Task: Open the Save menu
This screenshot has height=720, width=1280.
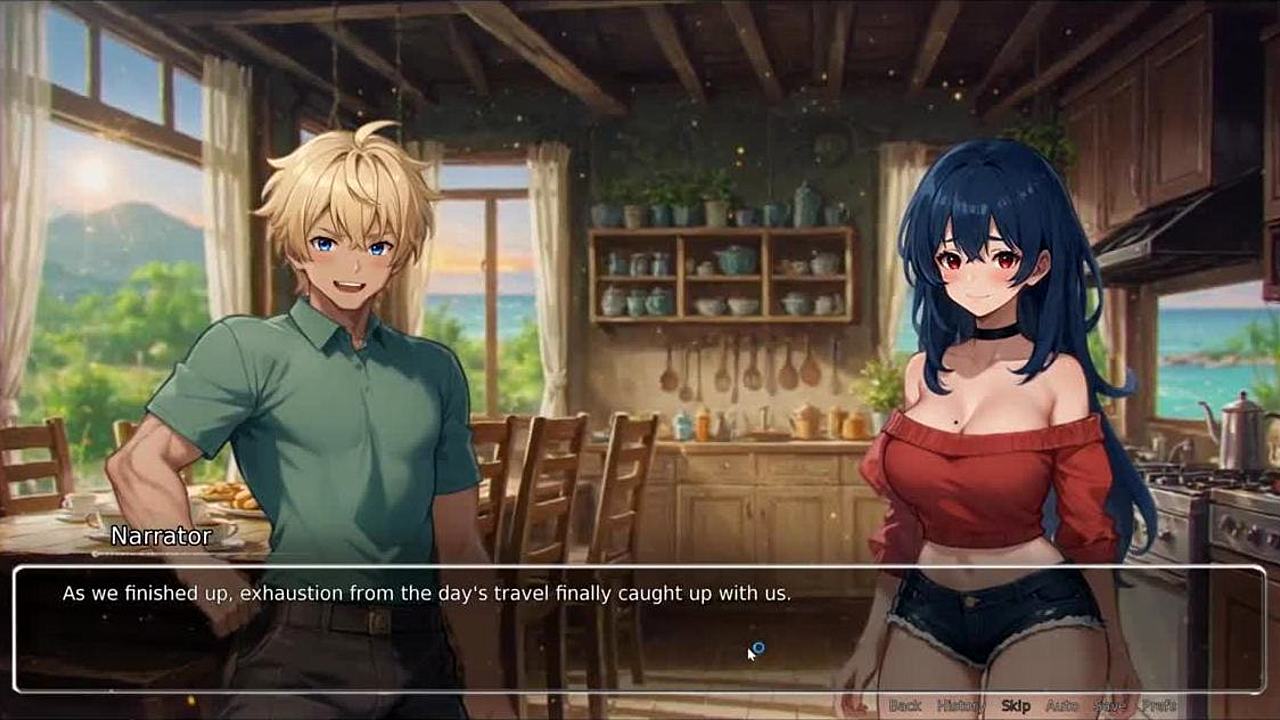Action: (1109, 705)
